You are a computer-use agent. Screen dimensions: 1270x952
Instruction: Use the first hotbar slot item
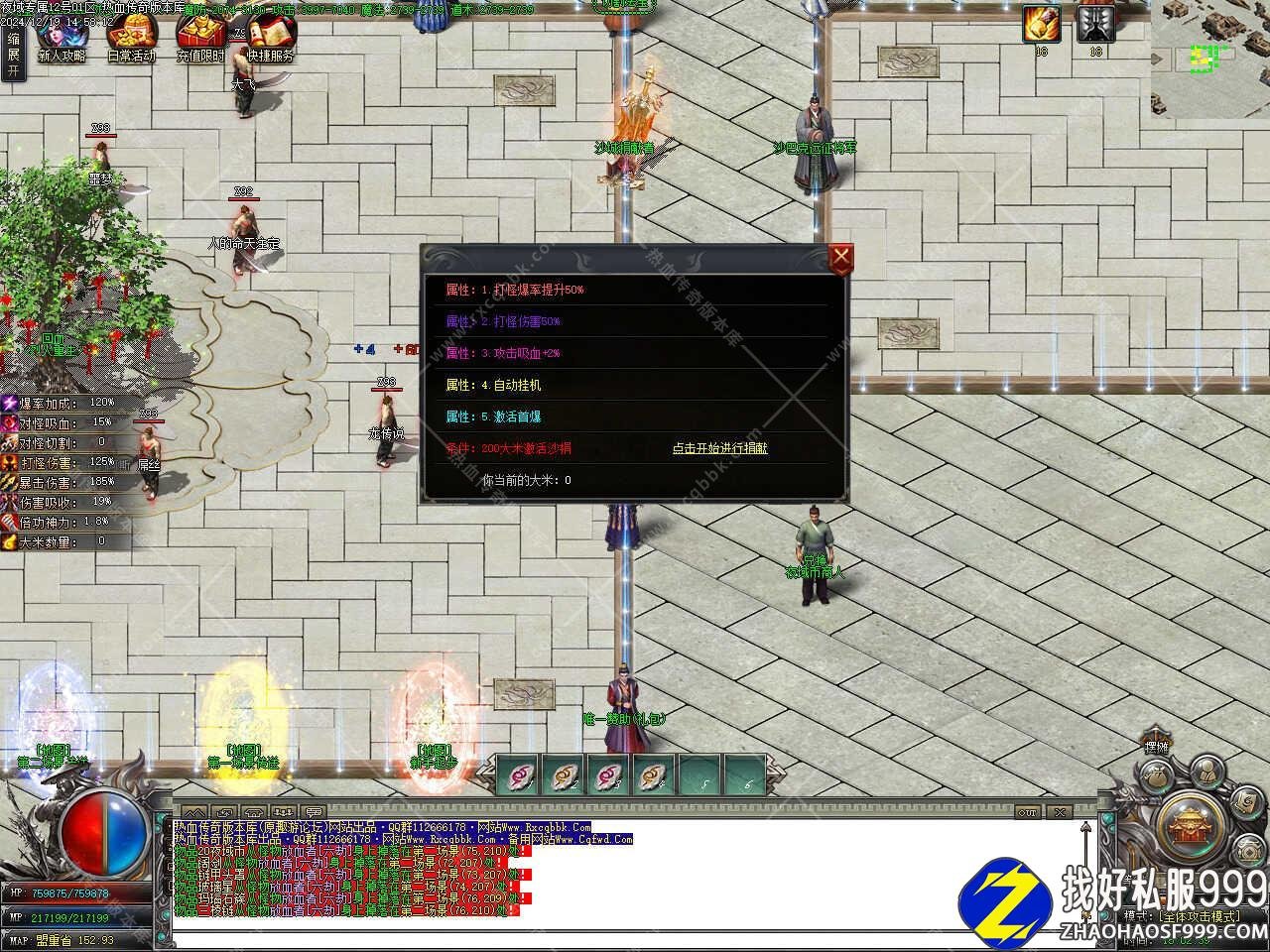(x=516, y=774)
